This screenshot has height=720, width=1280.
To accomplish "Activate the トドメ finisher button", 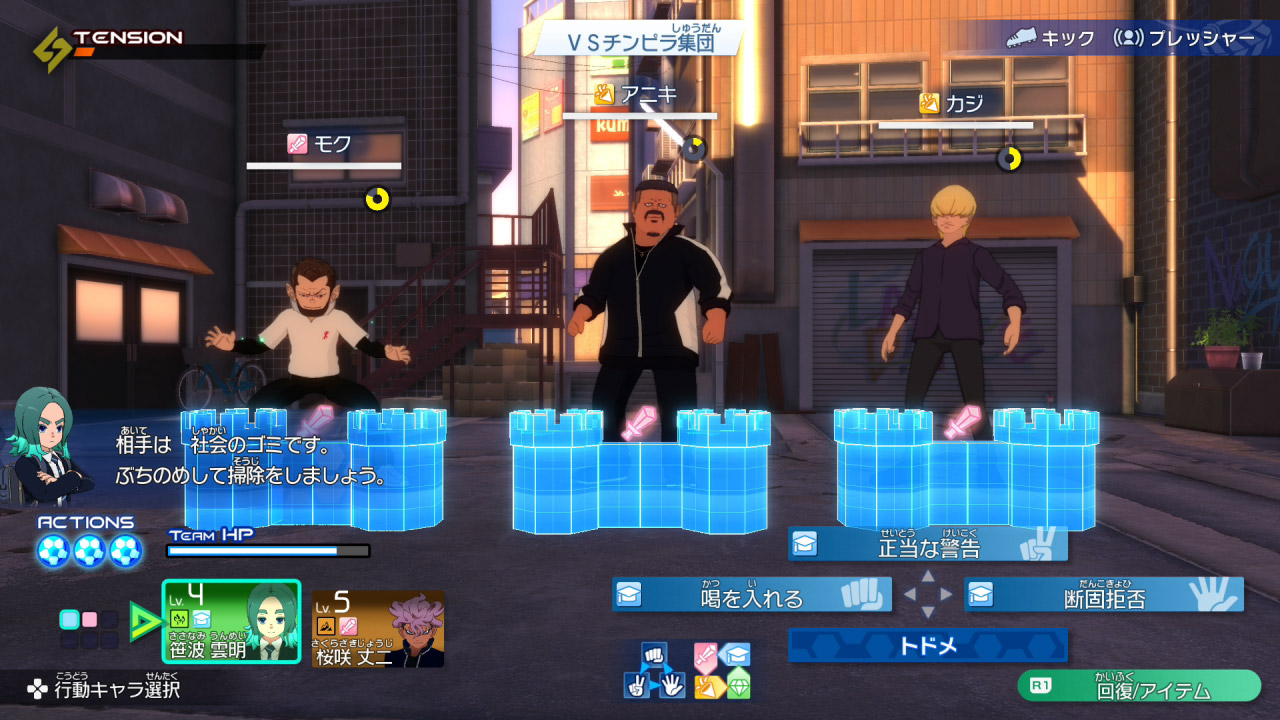I will click(927, 646).
